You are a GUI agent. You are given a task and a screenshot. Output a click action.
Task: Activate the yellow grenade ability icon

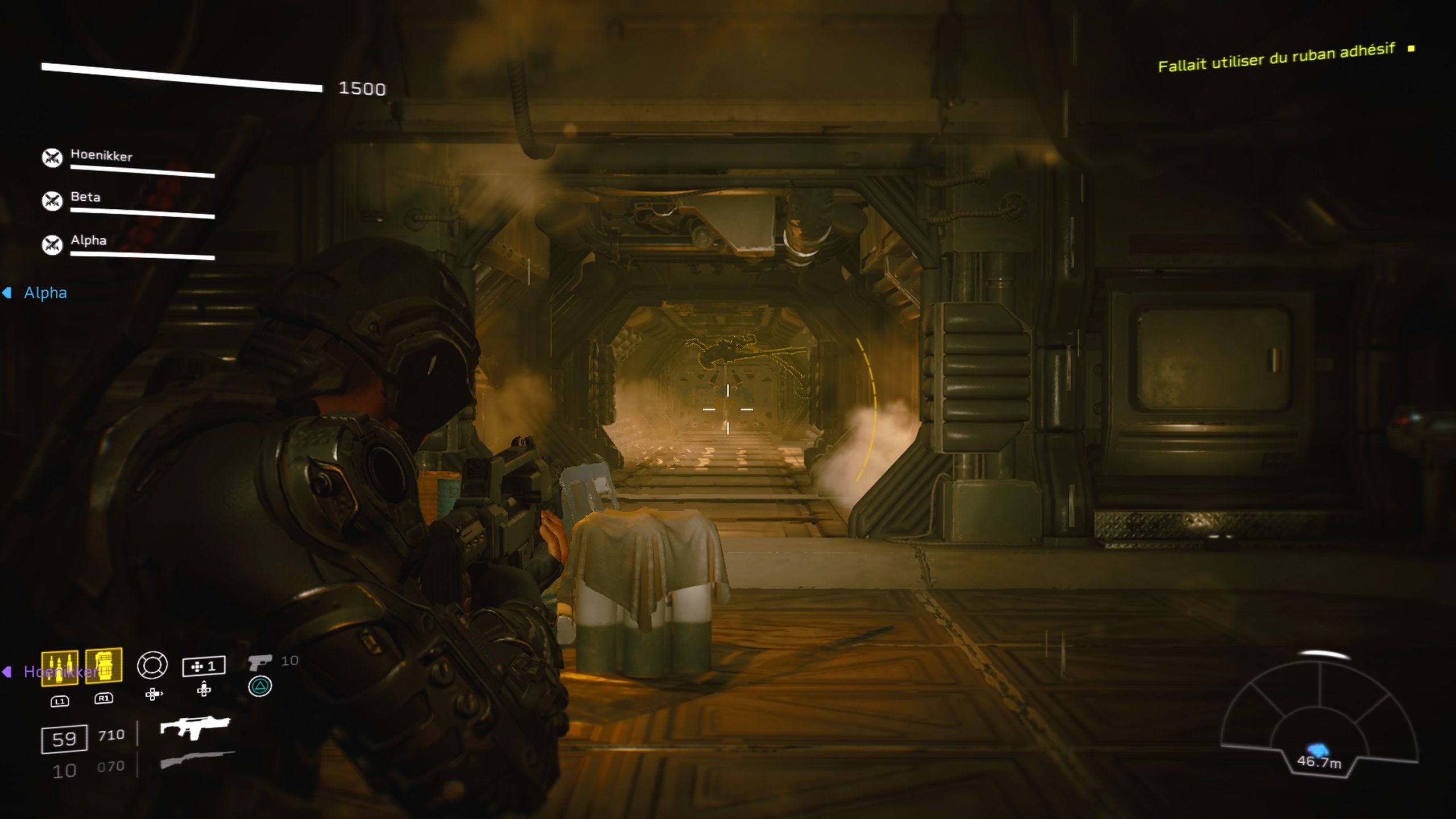point(104,664)
